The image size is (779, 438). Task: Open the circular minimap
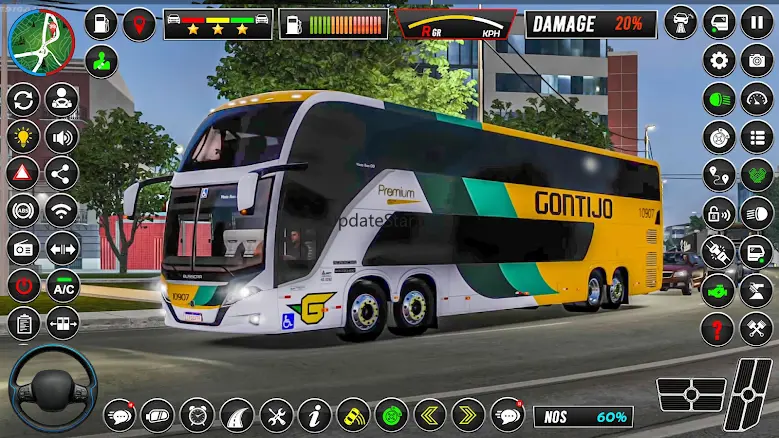click(x=40, y=40)
